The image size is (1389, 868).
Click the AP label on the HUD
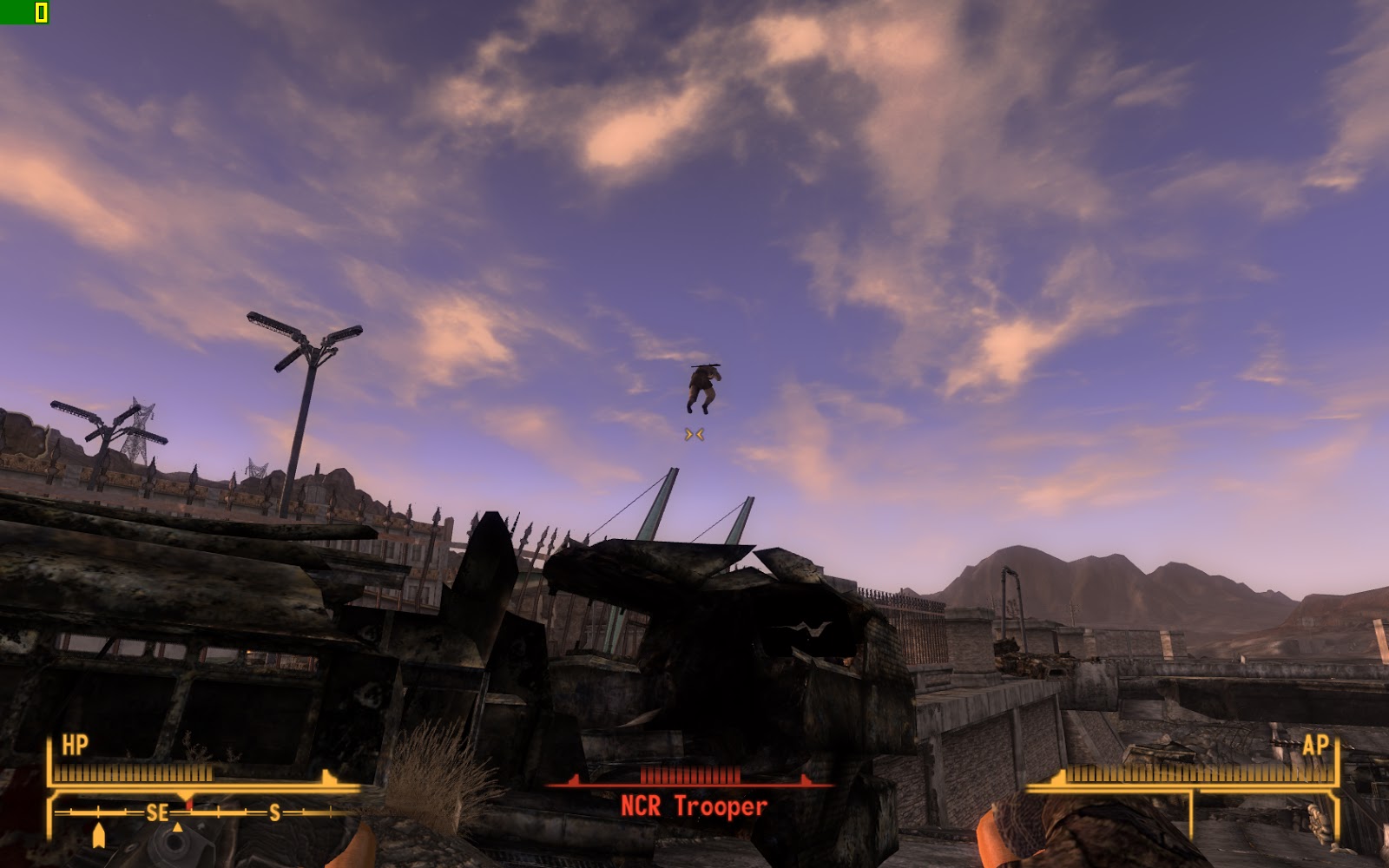point(1316,745)
